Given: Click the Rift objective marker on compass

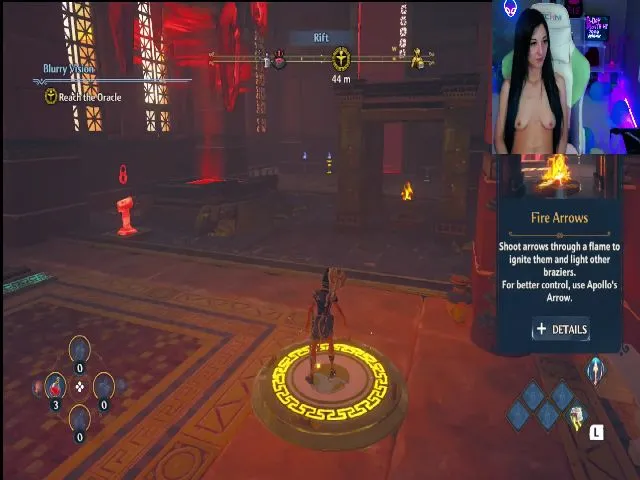Looking at the screenshot, I should [x=341, y=59].
